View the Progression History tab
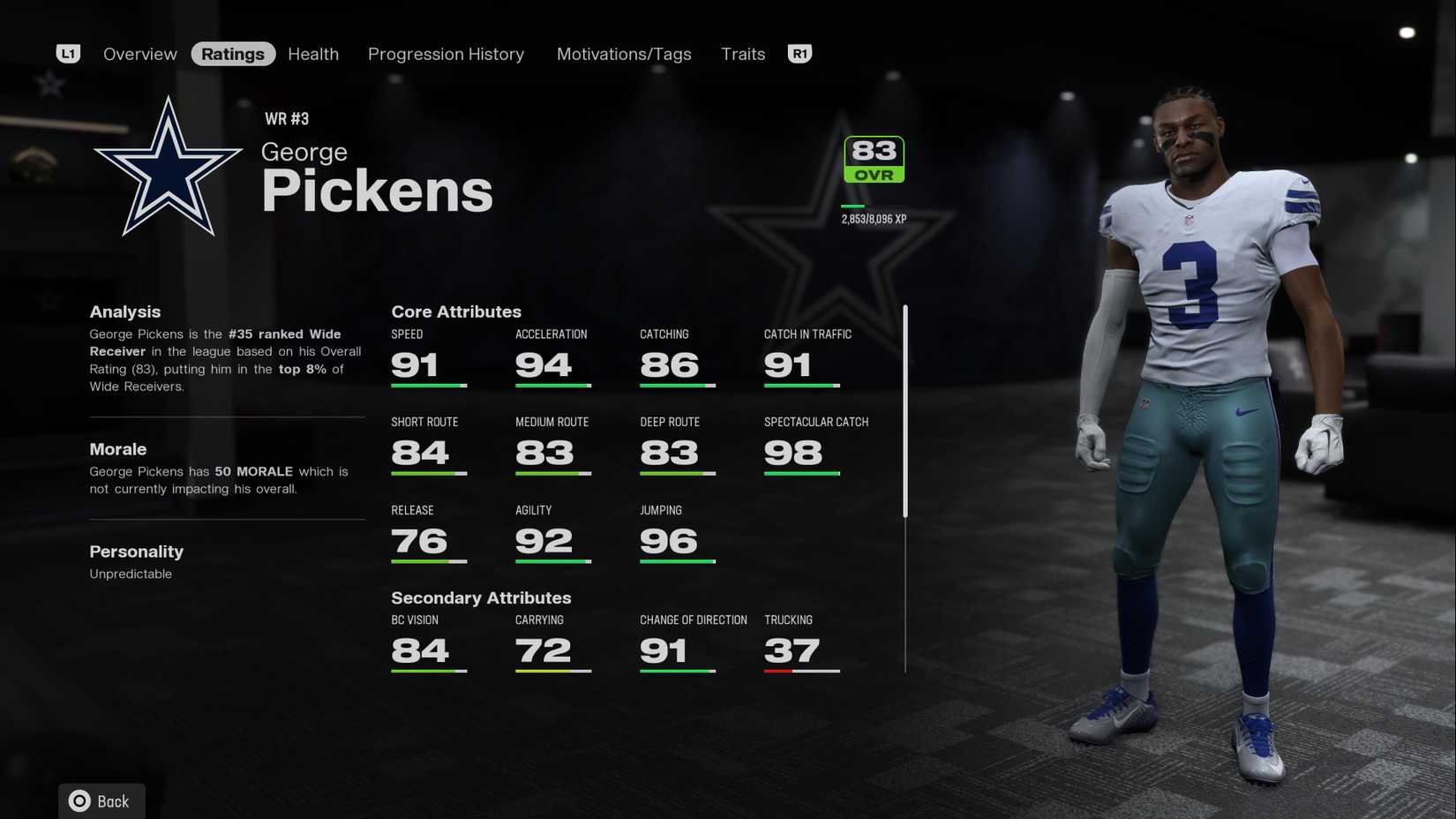1456x819 pixels. click(x=446, y=54)
